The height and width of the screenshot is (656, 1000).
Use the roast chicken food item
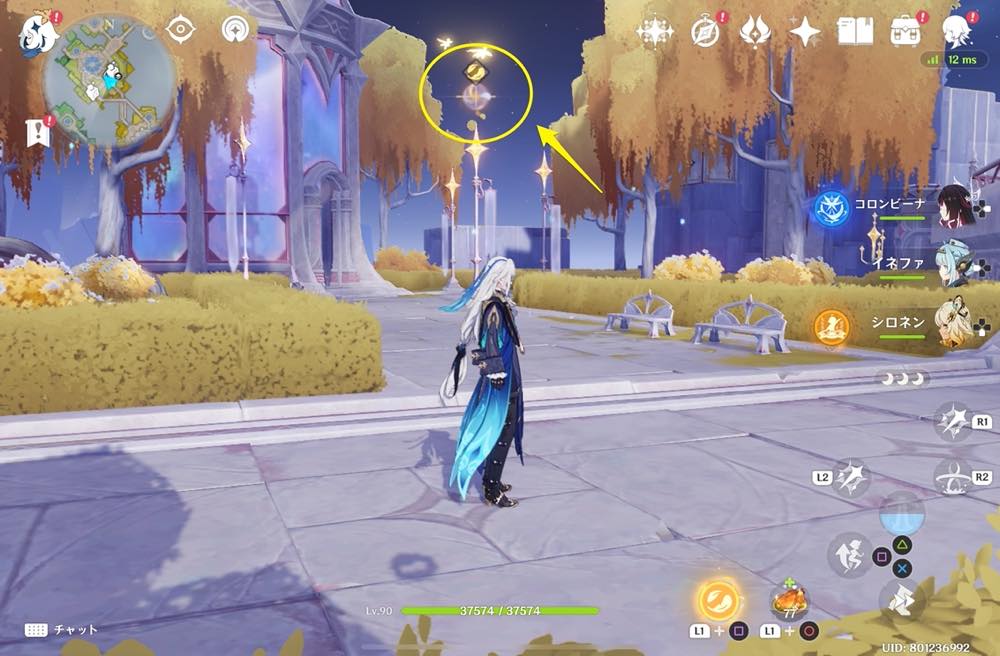pos(789,603)
